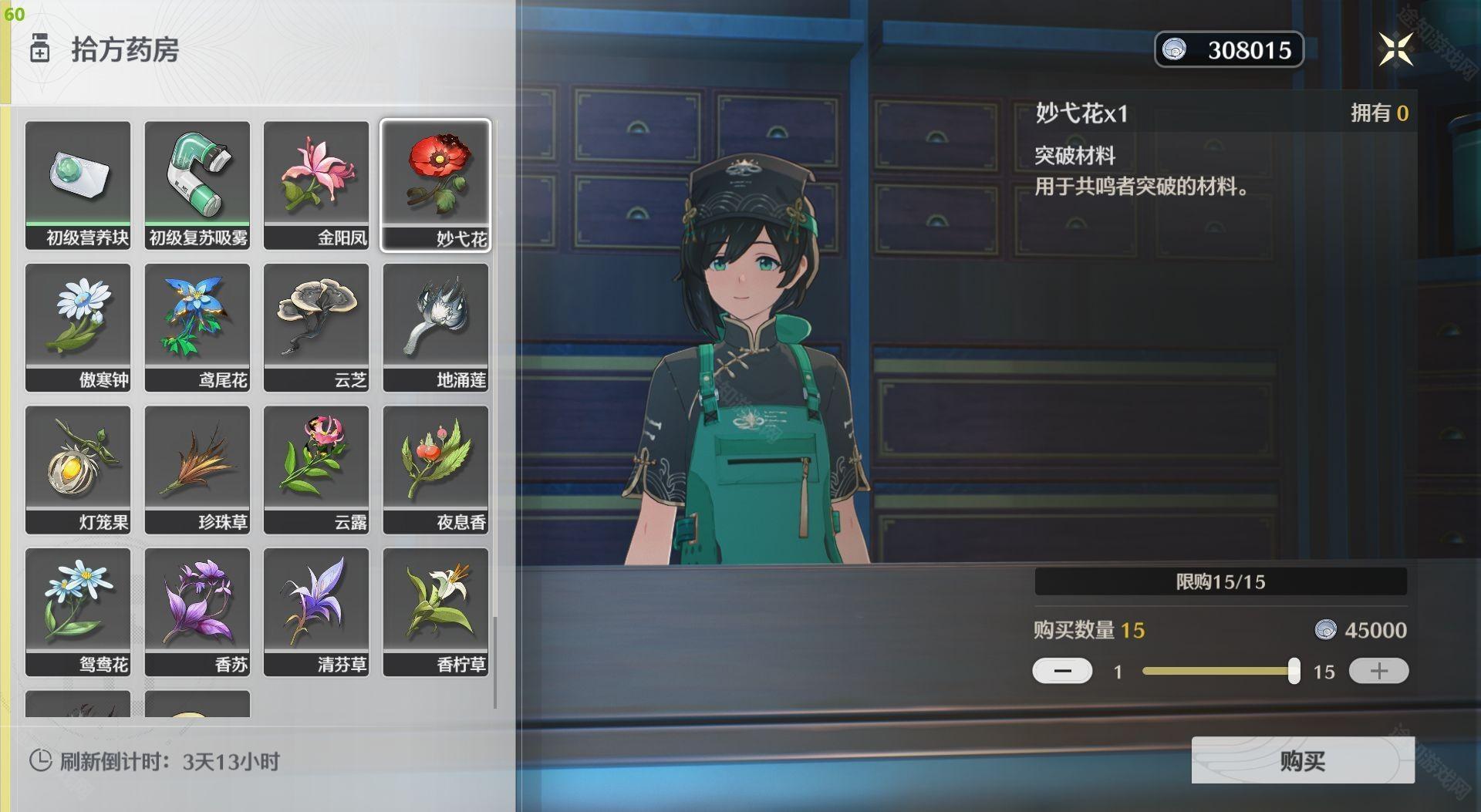Close the 拾方药房 shop window
The image size is (1481, 812).
coord(1395,50)
